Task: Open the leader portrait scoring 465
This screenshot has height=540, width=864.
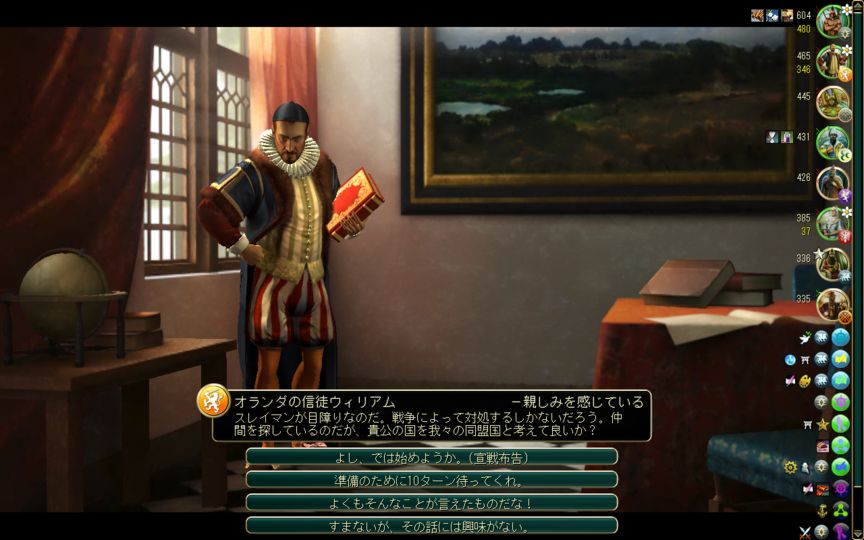Action: [831, 61]
